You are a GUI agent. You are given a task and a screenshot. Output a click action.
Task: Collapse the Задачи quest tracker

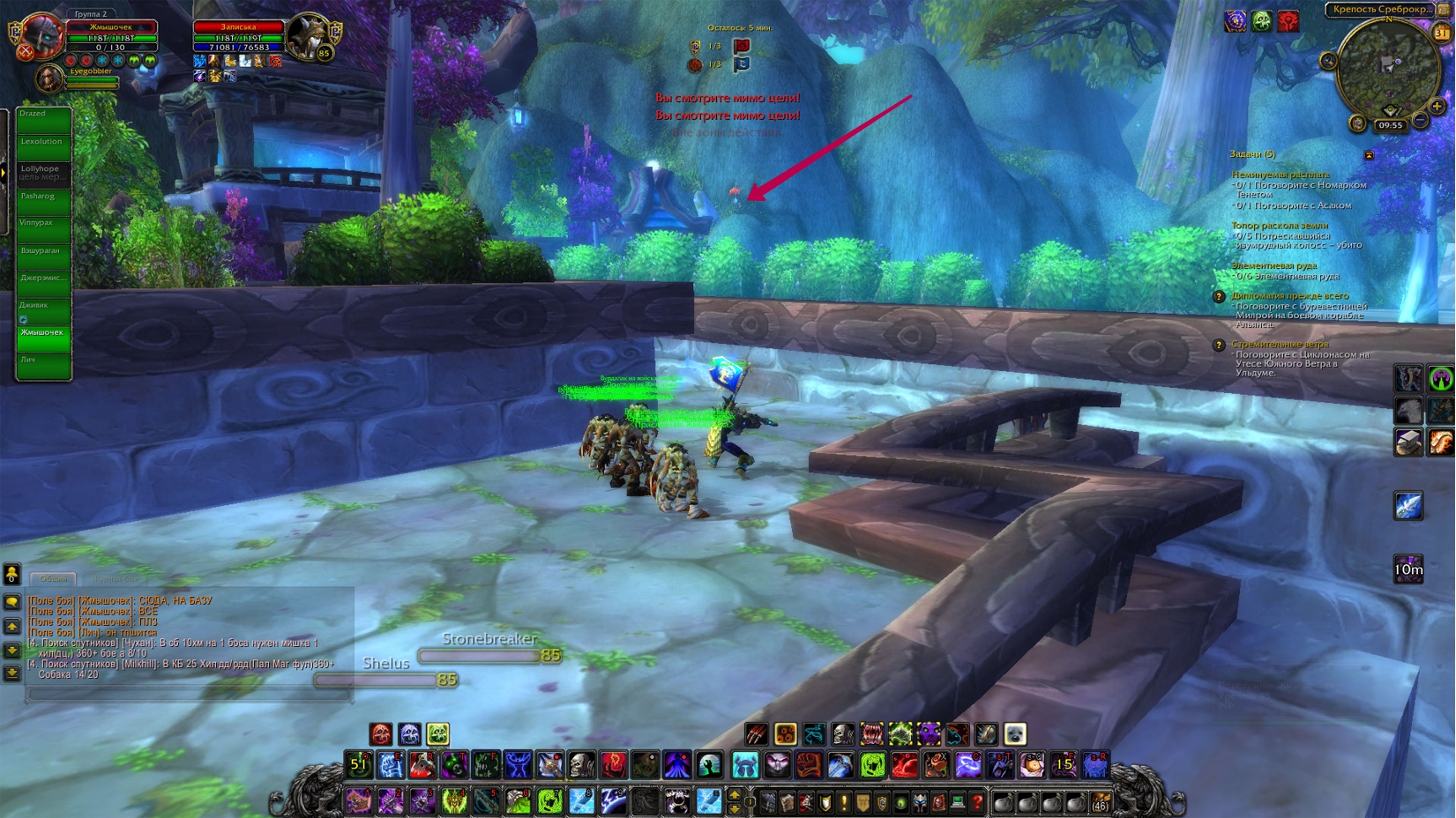[1369, 155]
